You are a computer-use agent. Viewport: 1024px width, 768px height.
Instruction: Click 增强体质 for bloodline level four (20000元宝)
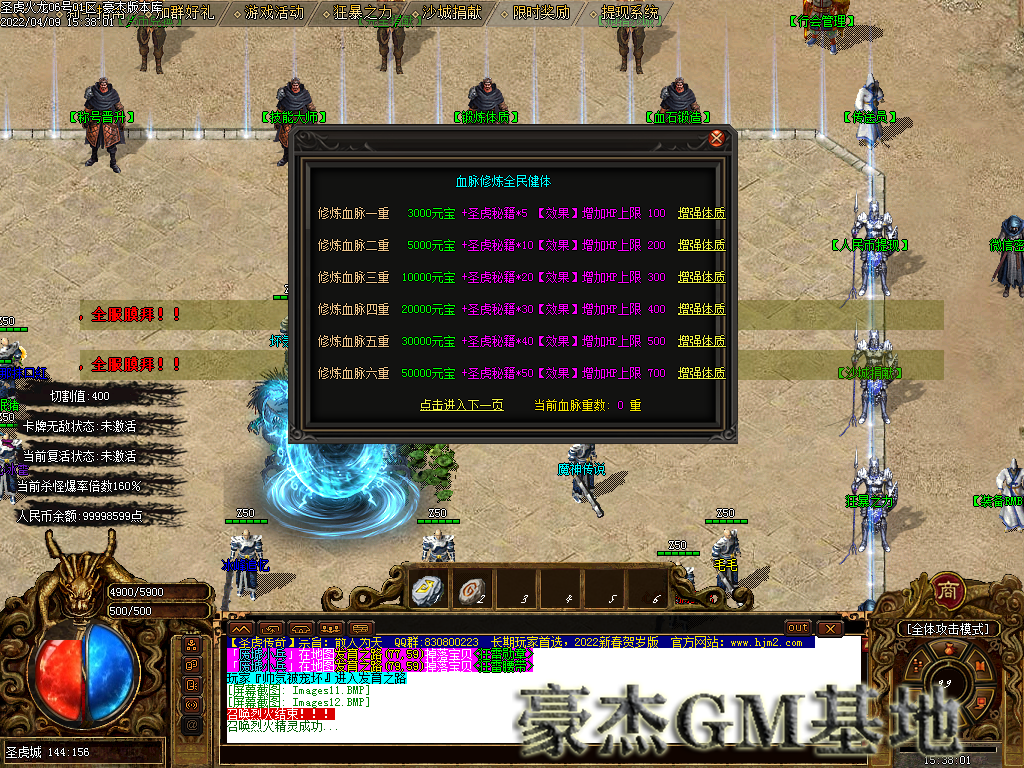tap(701, 309)
